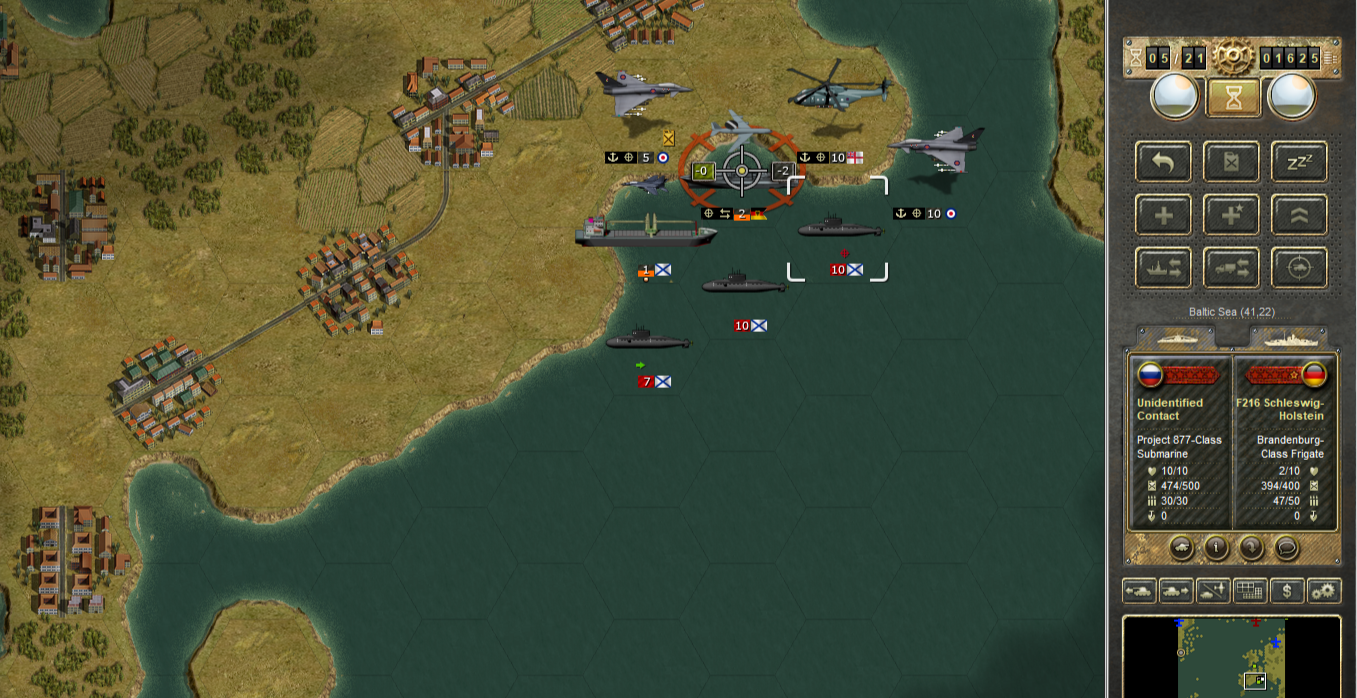Undo the last move with the arrow button

[1163, 162]
